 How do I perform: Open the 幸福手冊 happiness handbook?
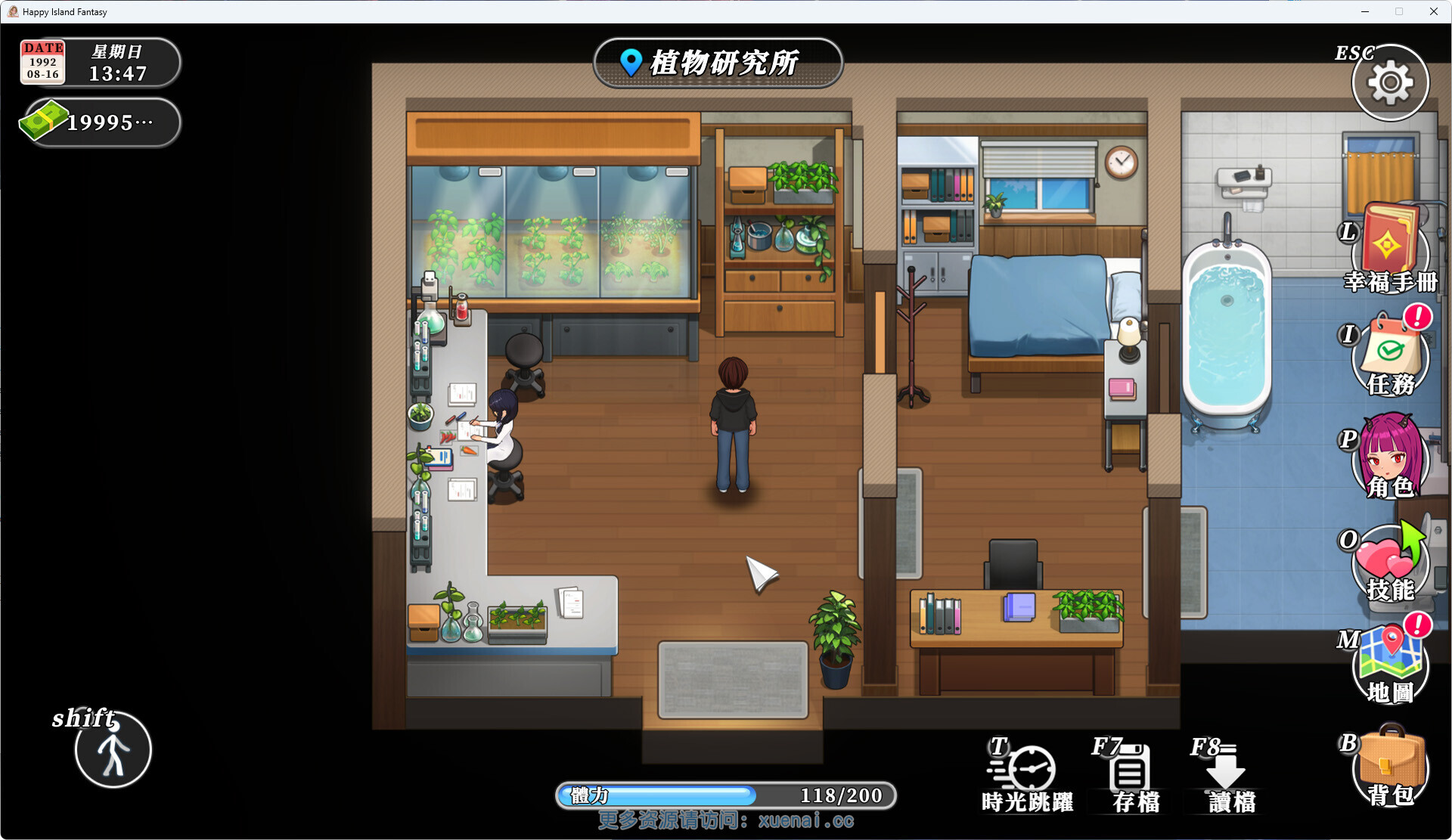(1389, 249)
